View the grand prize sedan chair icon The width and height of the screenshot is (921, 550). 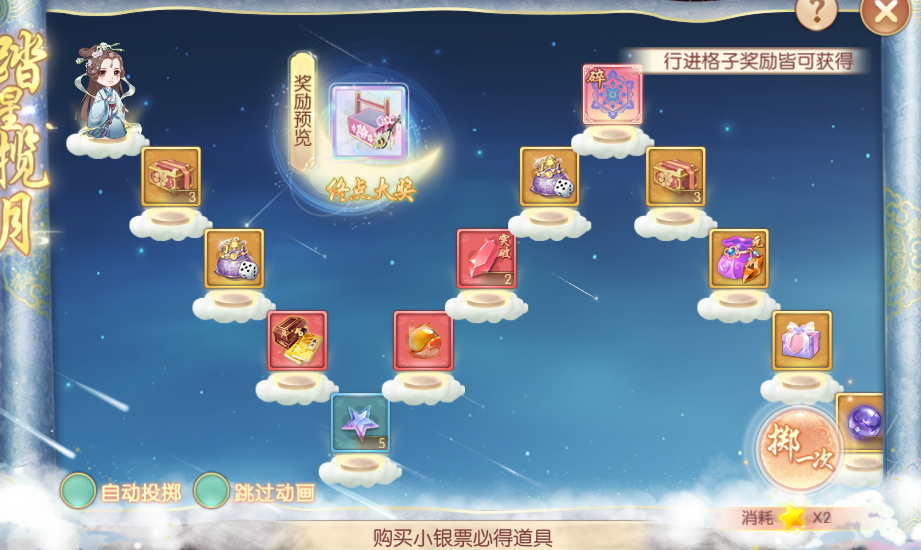368,122
